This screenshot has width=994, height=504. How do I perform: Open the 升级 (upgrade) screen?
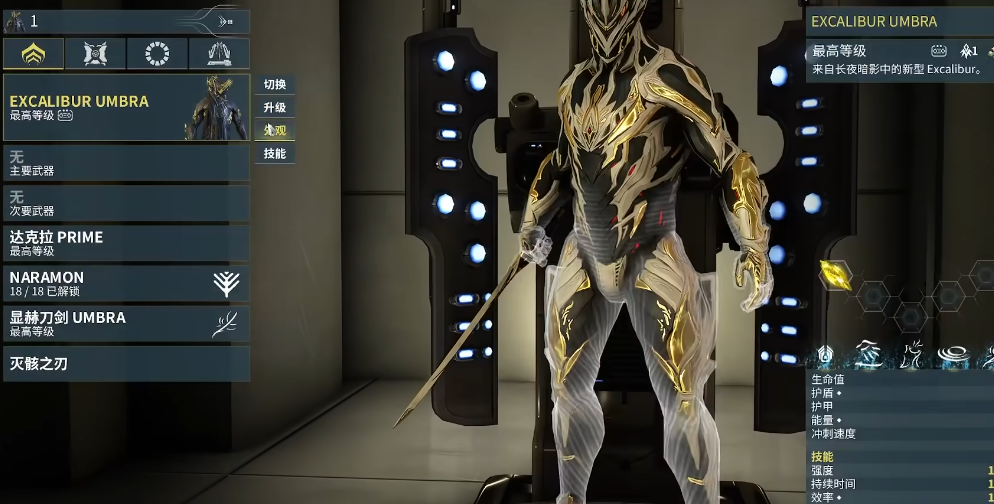(x=275, y=108)
